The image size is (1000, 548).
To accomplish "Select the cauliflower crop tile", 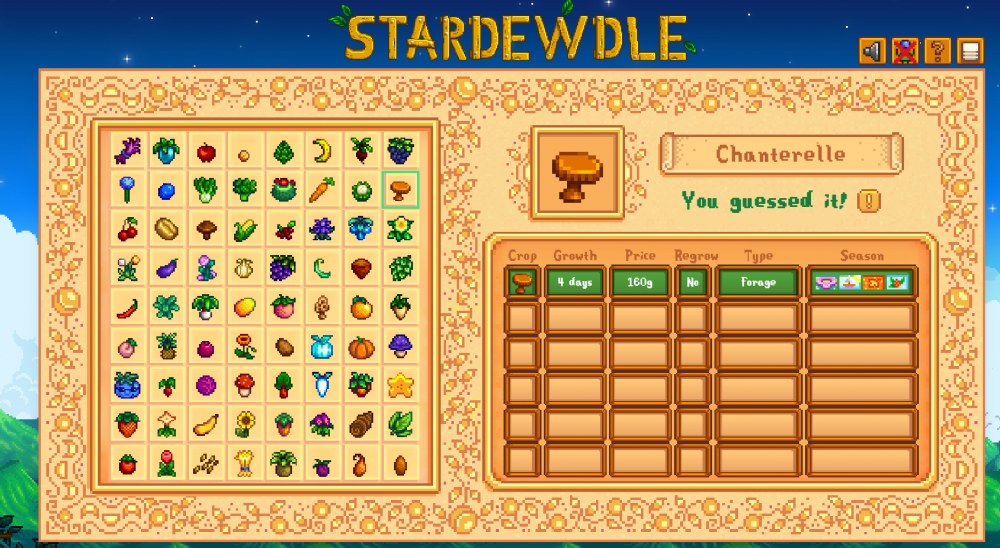I will tap(361, 188).
